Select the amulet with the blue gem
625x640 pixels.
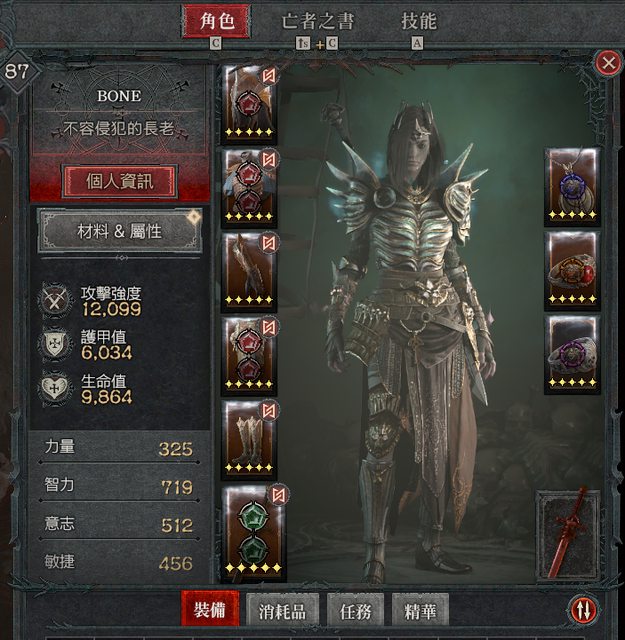click(x=572, y=186)
